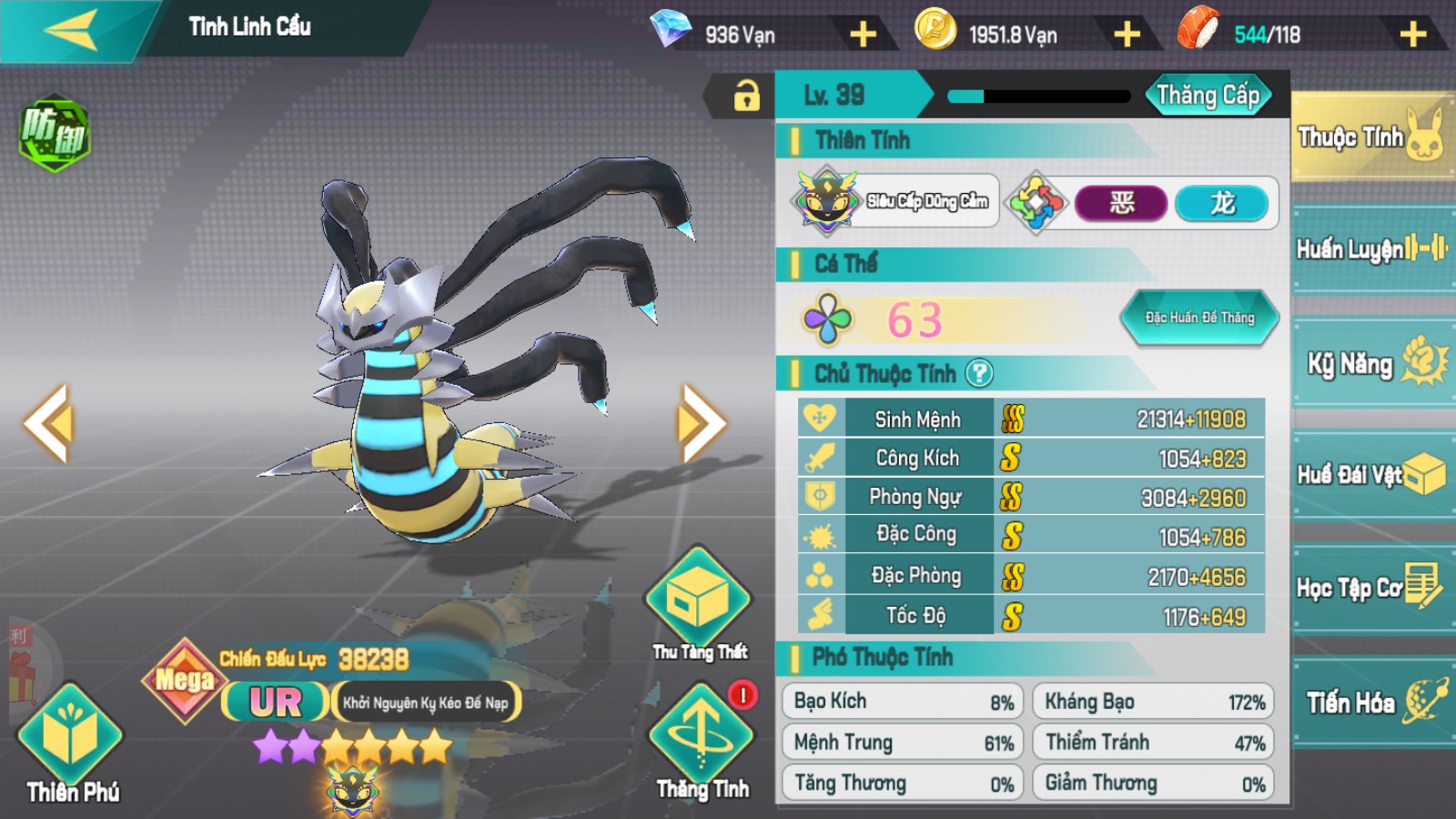This screenshot has height=819, width=1456.
Task: View the next creature with the right arrow
Action: coord(701,423)
